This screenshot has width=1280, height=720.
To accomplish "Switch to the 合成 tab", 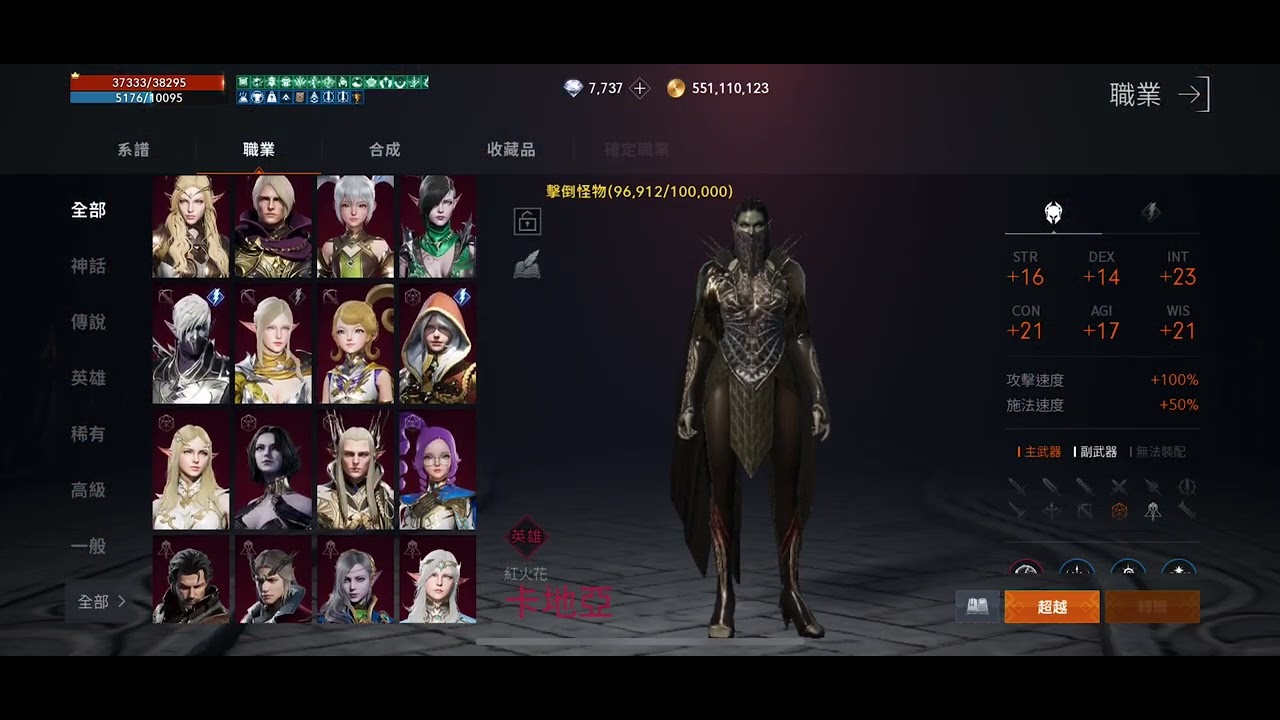I will point(383,149).
